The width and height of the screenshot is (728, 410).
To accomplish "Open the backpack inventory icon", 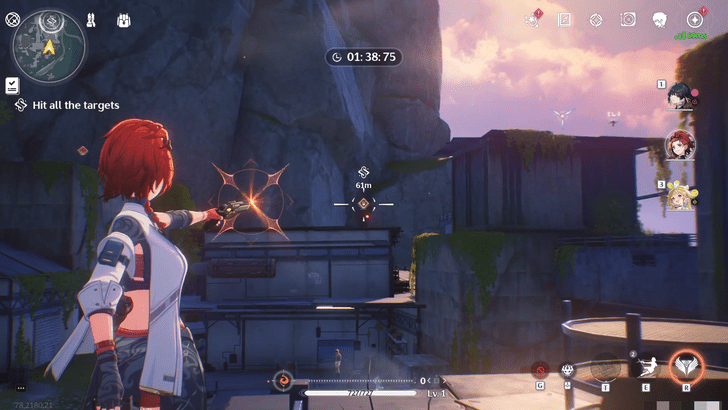I will (124, 20).
